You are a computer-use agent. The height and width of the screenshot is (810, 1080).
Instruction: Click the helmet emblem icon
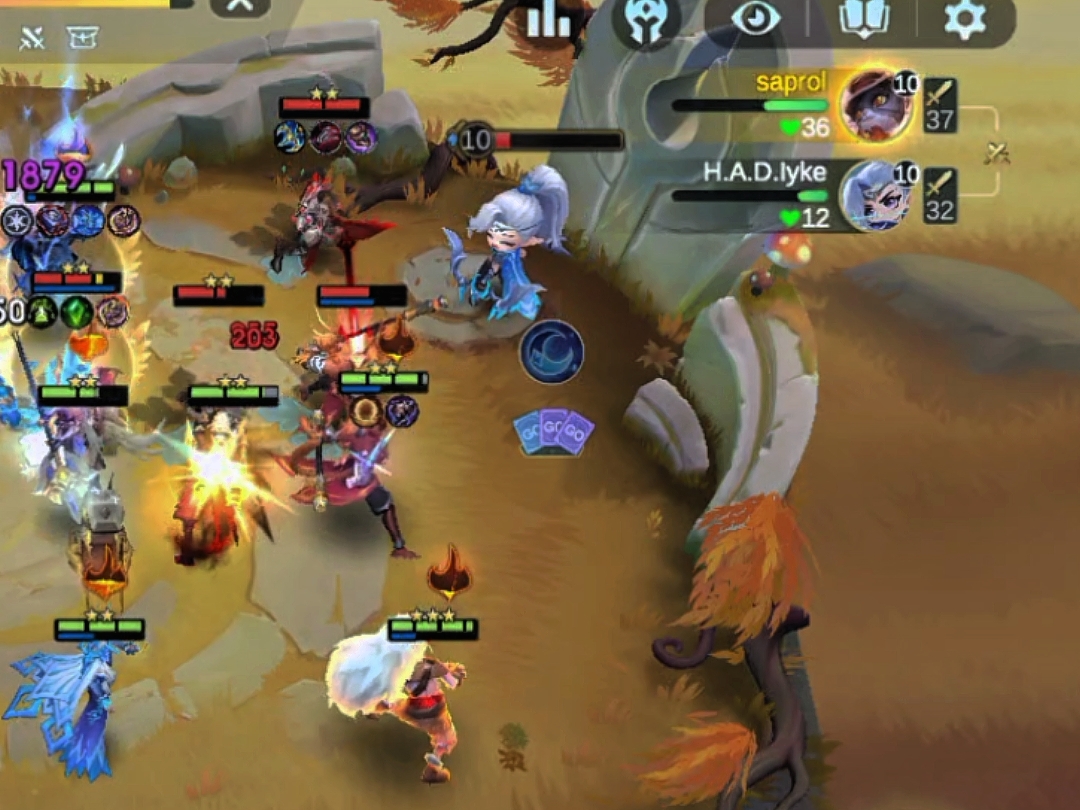pos(646,21)
